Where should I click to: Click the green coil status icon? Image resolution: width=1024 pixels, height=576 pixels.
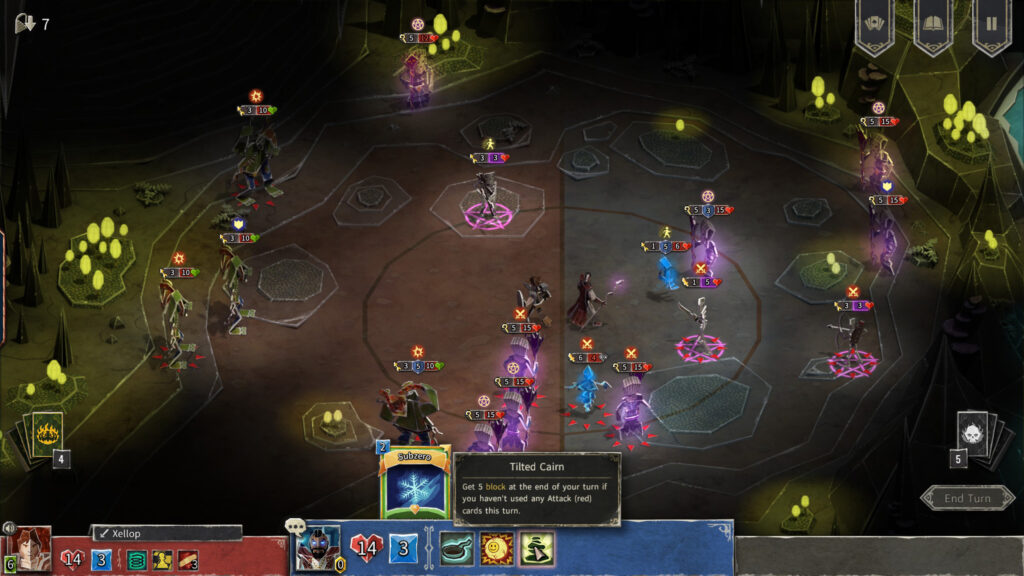pyautogui.click(x=135, y=559)
